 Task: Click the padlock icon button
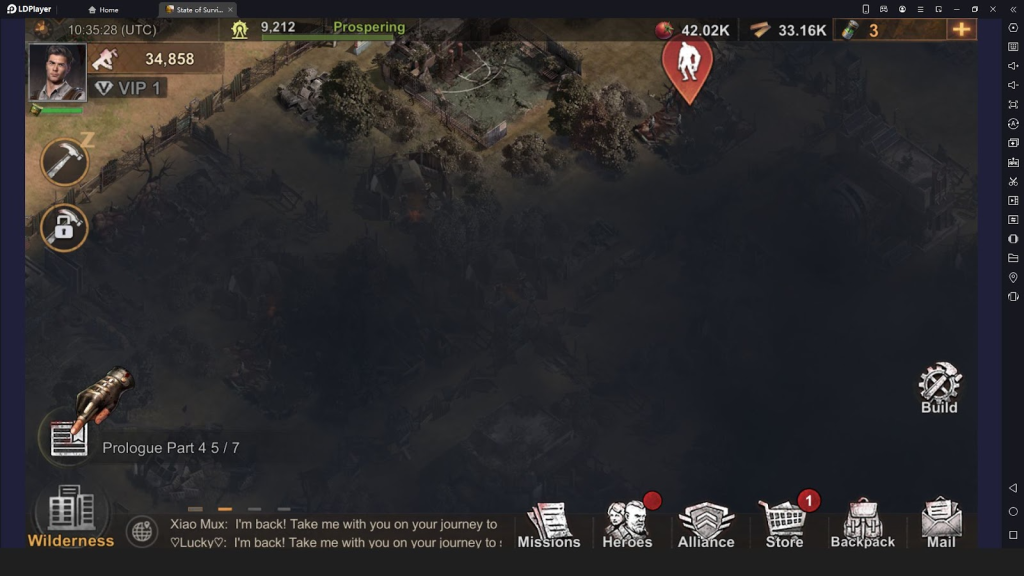[64, 228]
